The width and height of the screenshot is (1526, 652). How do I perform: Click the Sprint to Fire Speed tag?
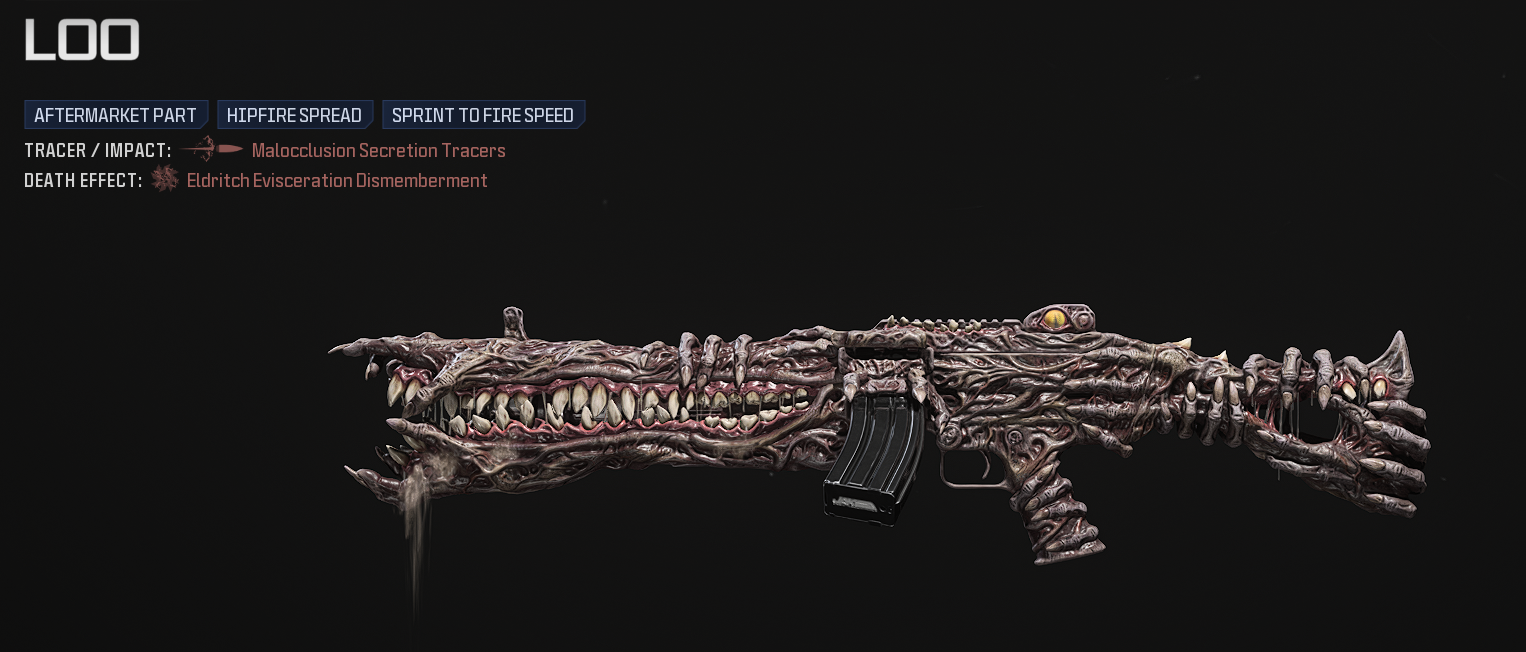point(483,115)
